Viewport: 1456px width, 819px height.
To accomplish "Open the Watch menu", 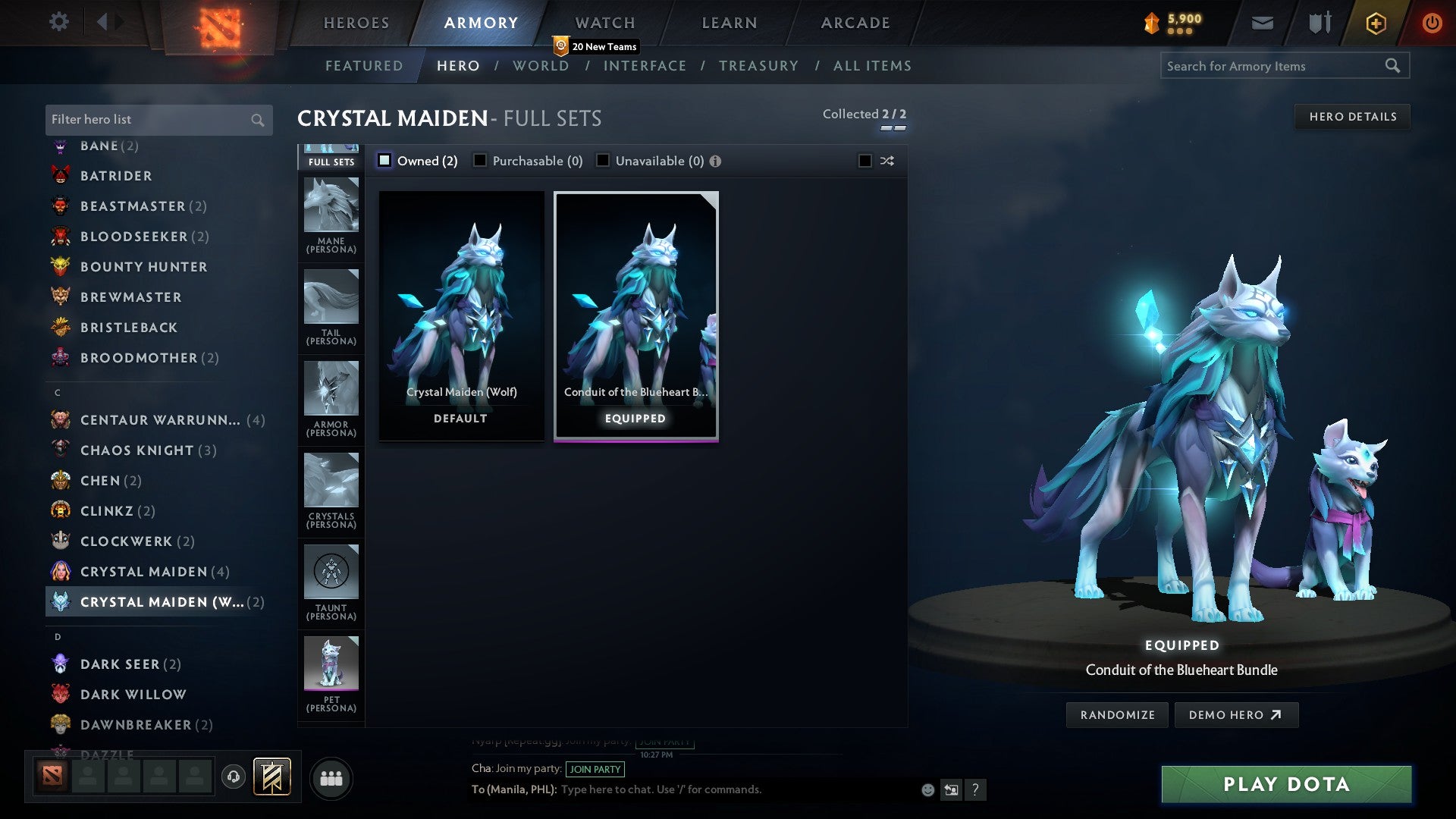I will click(x=604, y=23).
